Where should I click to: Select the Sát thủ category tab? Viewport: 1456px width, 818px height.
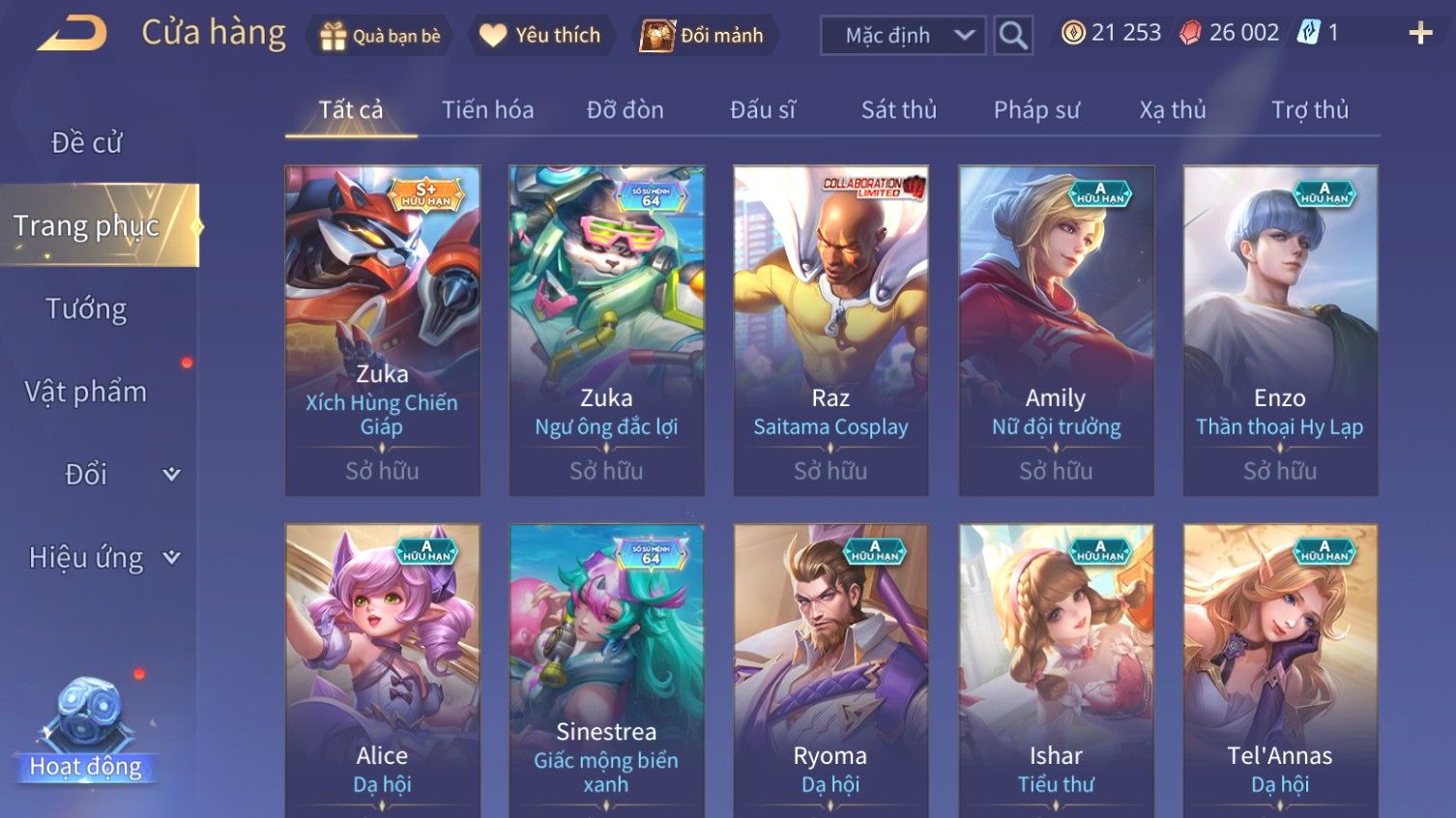tap(898, 110)
